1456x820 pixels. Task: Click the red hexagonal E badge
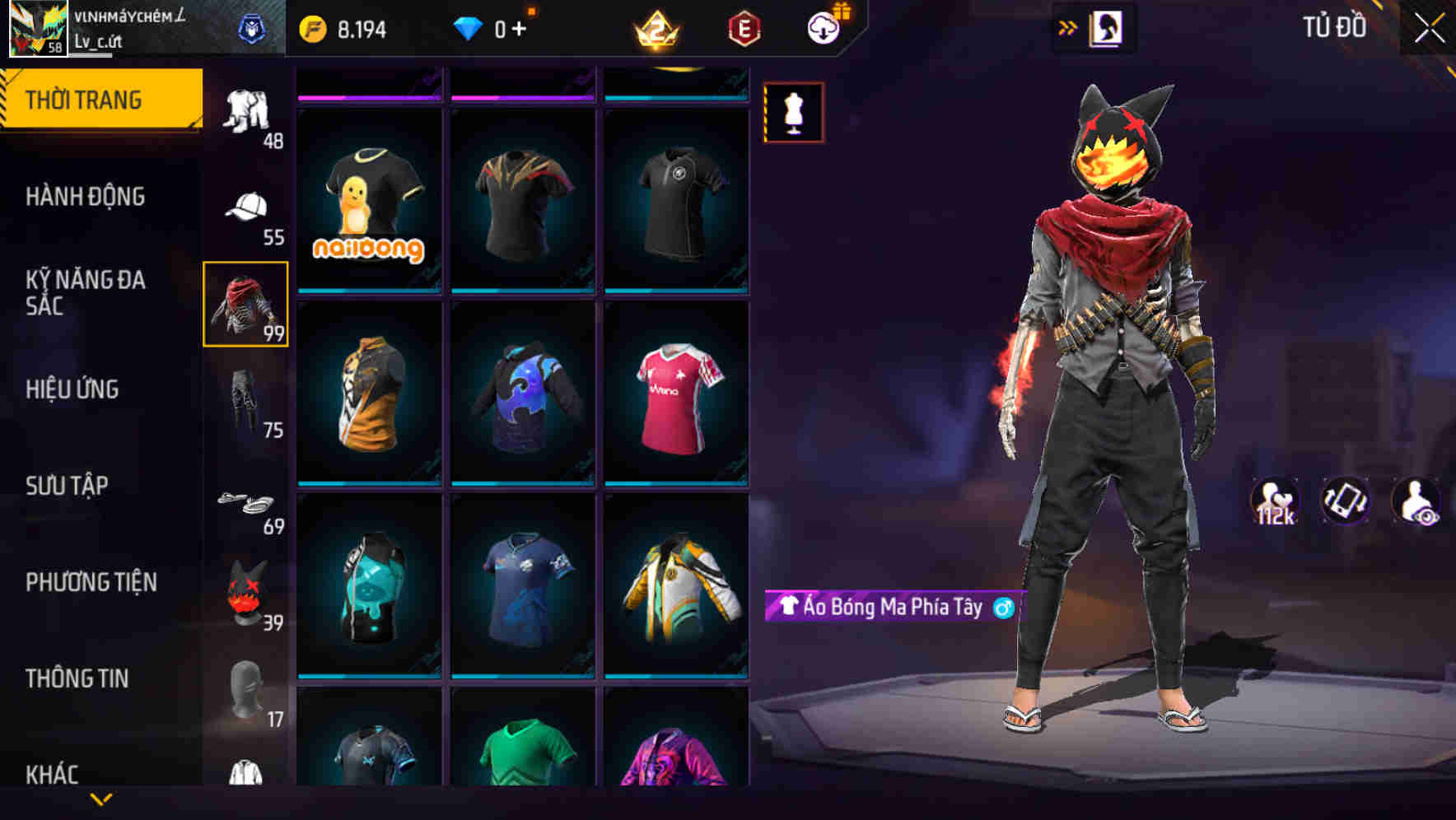pos(744,27)
